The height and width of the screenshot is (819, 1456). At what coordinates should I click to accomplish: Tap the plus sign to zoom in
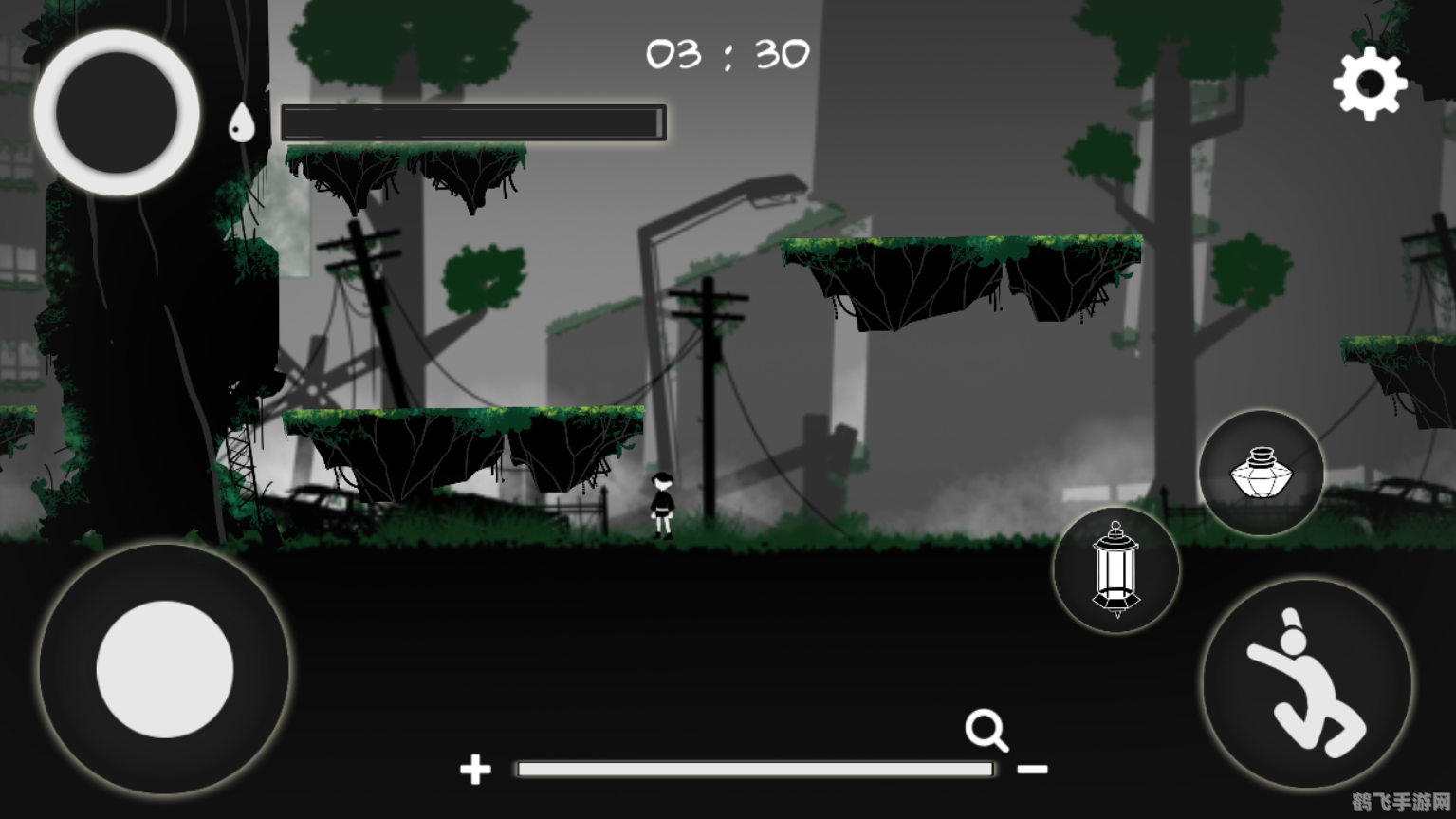(x=474, y=770)
